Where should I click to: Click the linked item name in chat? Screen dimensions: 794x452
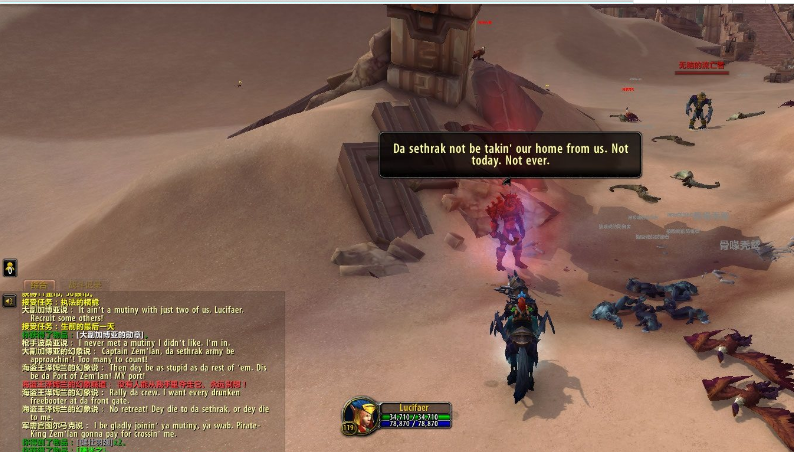click(109, 334)
